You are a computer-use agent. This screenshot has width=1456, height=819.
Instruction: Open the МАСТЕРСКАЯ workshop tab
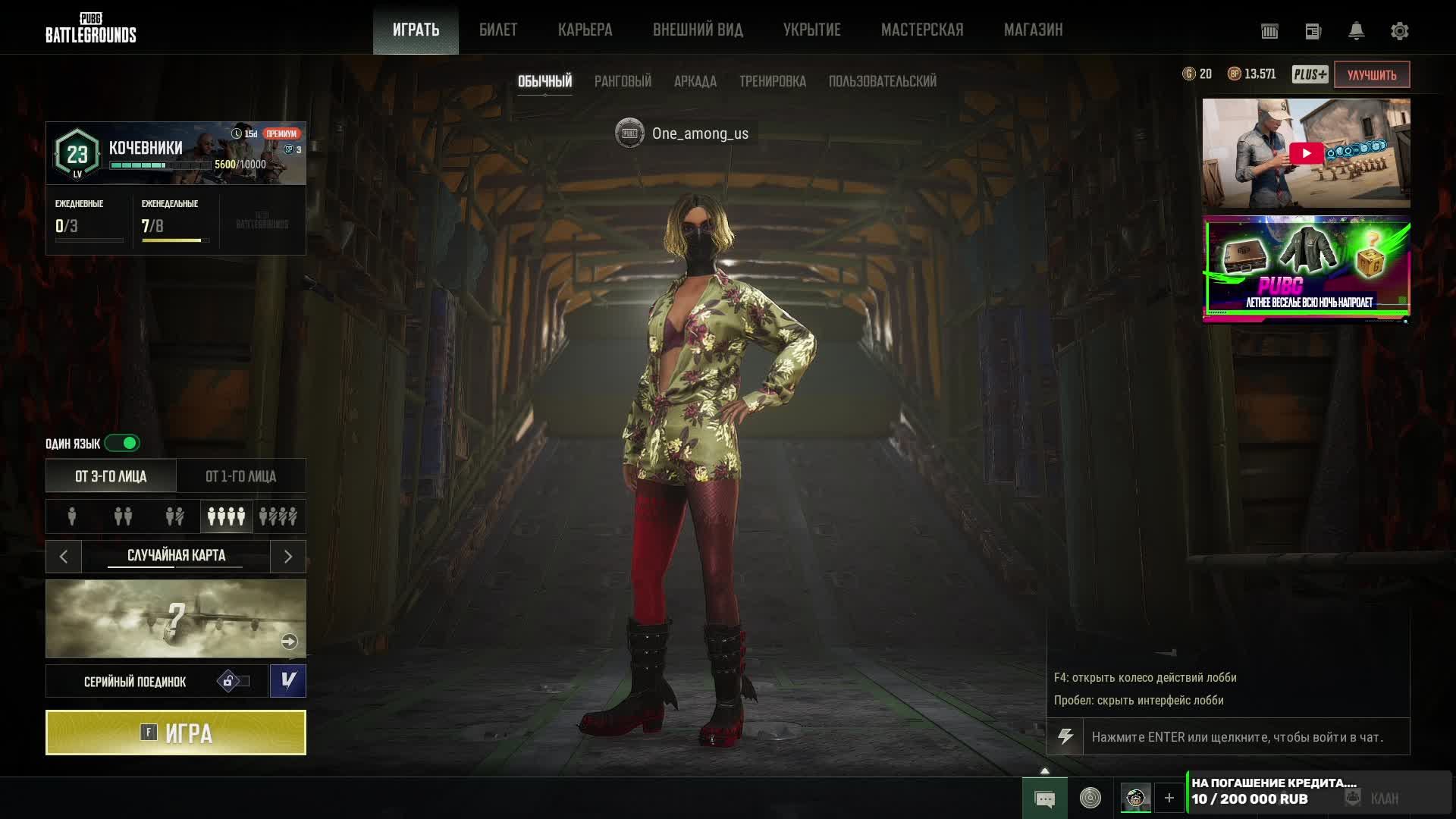coord(922,30)
